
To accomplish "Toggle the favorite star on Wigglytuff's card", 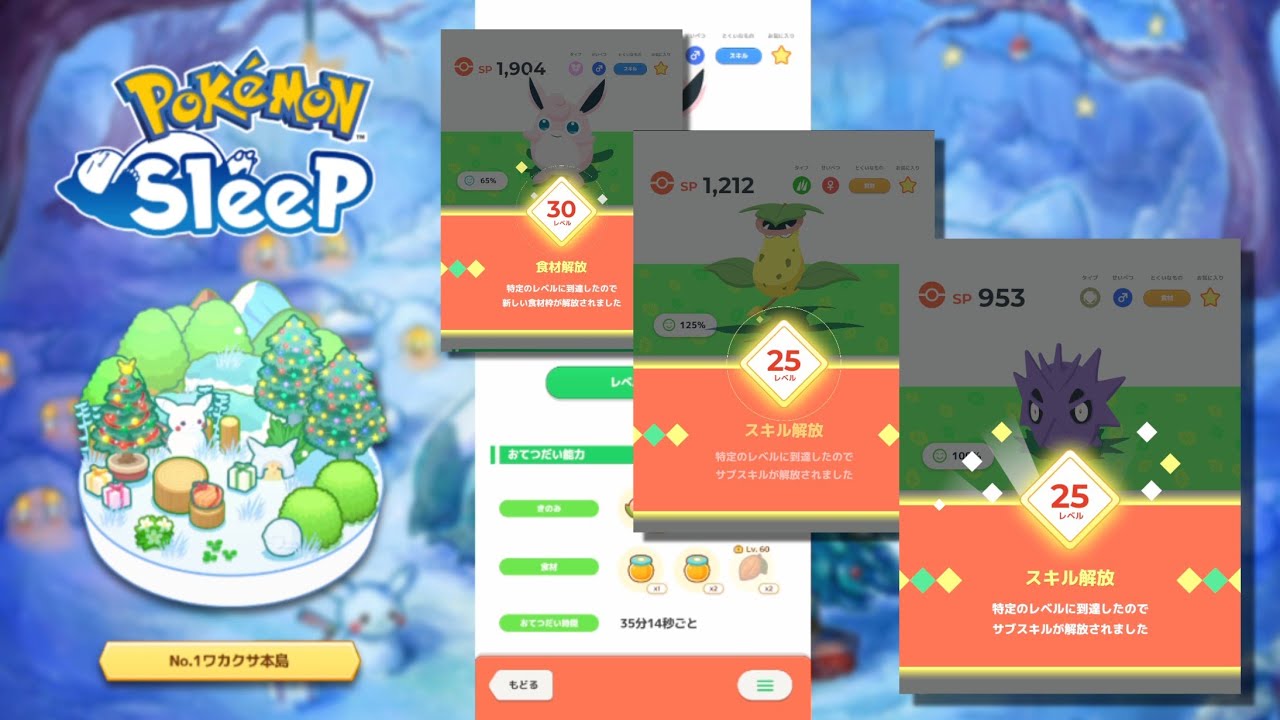I will [663, 68].
